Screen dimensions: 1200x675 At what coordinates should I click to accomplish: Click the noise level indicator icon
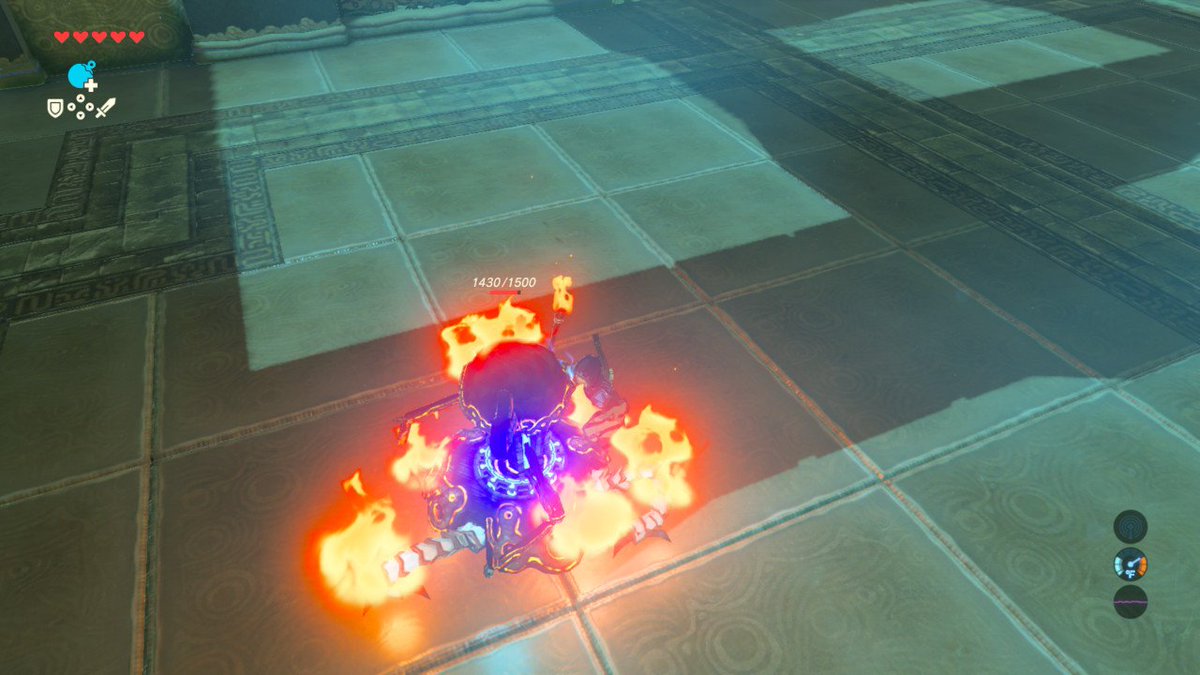(x=1130, y=602)
